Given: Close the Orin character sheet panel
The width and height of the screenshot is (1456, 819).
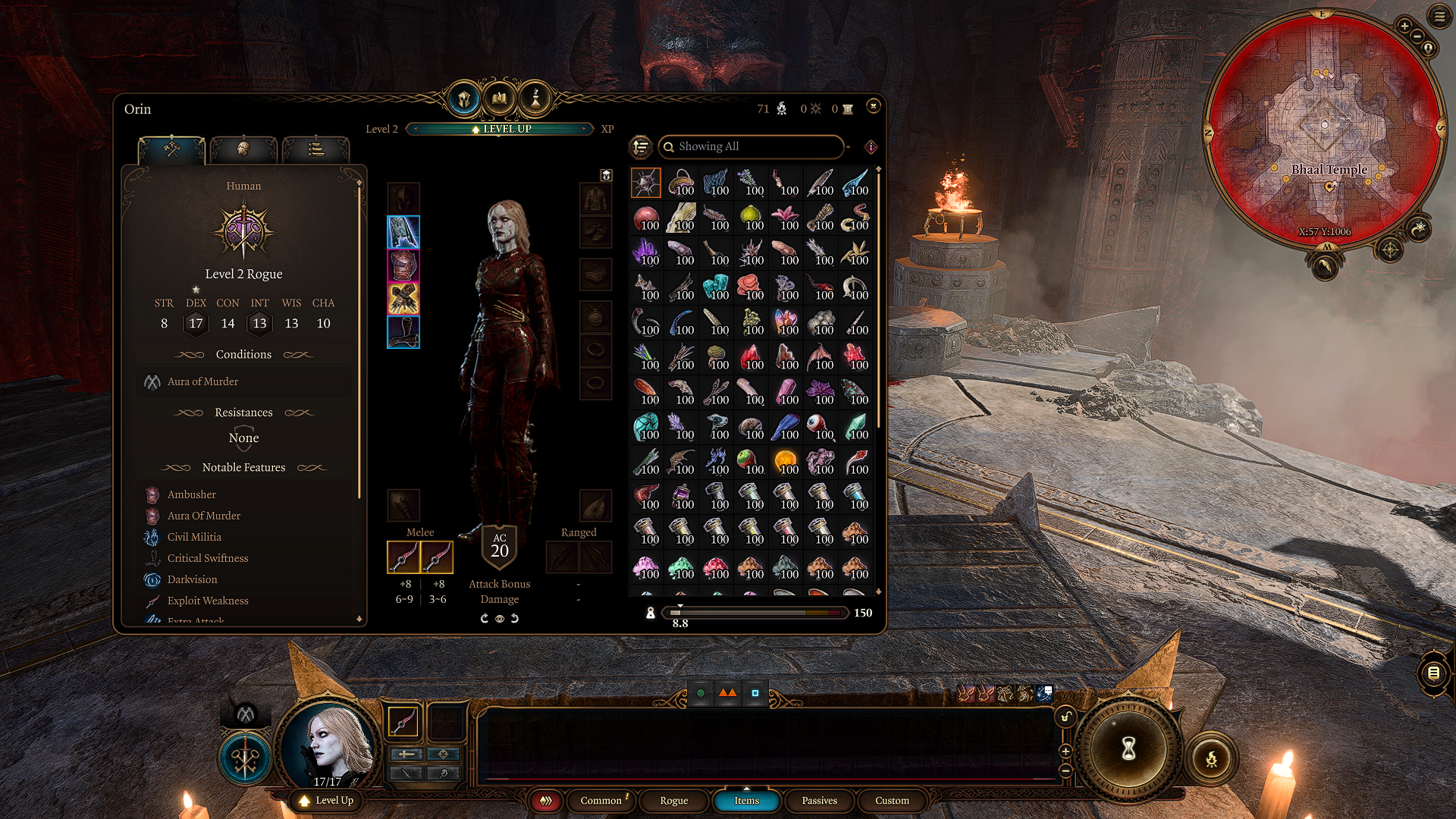Looking at the screenshot, I should tap(873, 106).
